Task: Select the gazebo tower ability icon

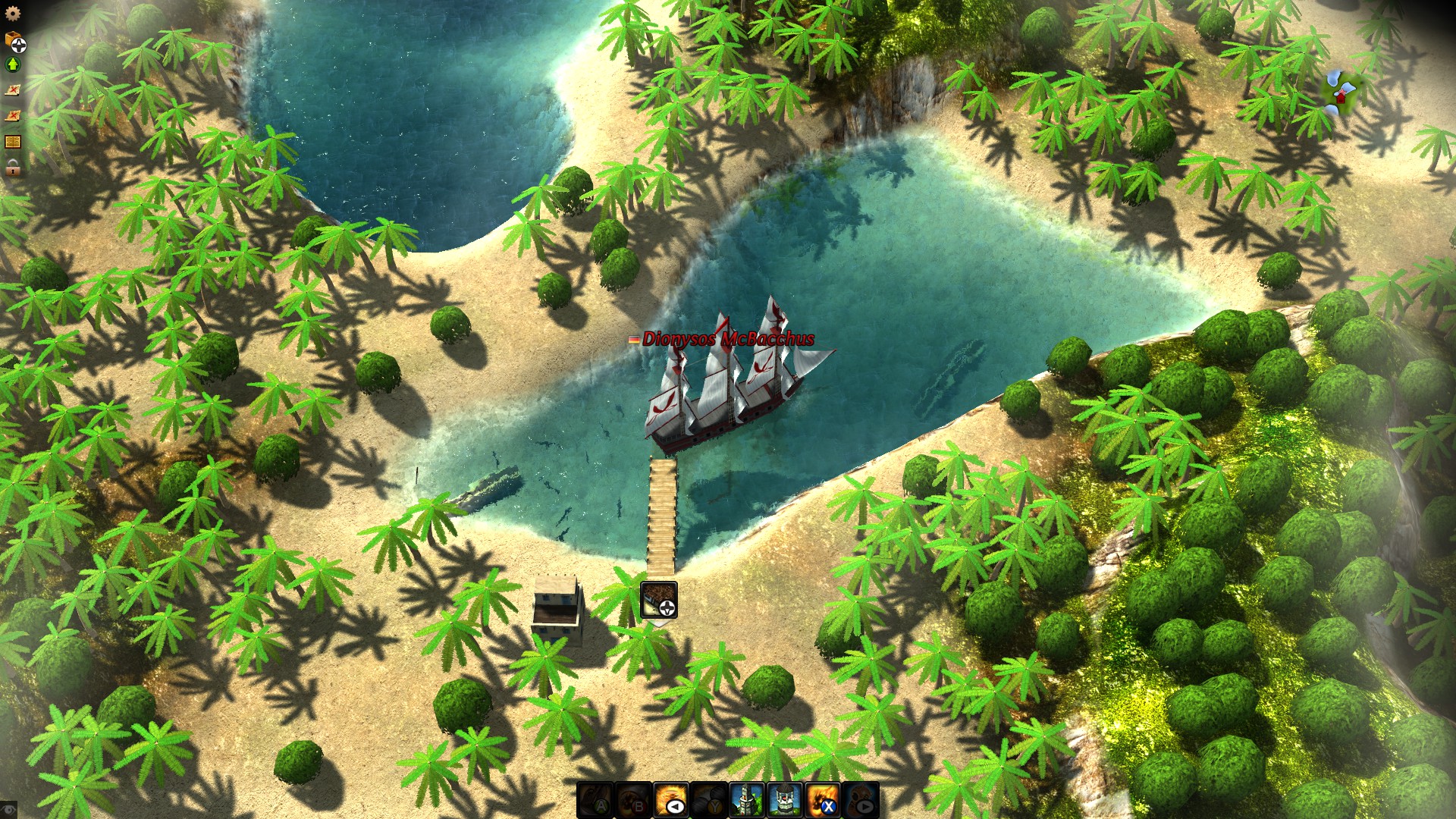Action: click(784, 799)
